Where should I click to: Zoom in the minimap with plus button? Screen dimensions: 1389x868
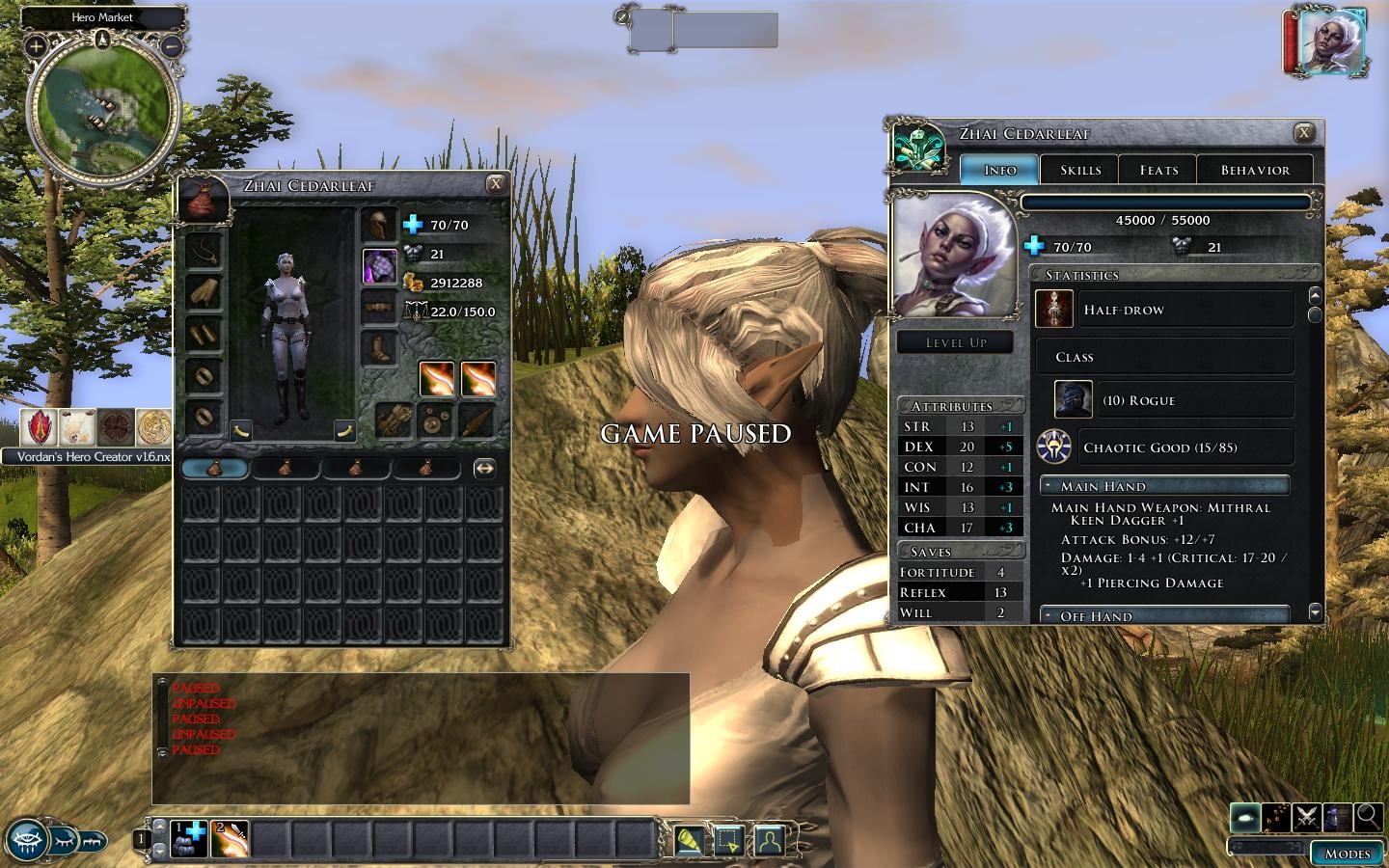click(x=36, y=45)
